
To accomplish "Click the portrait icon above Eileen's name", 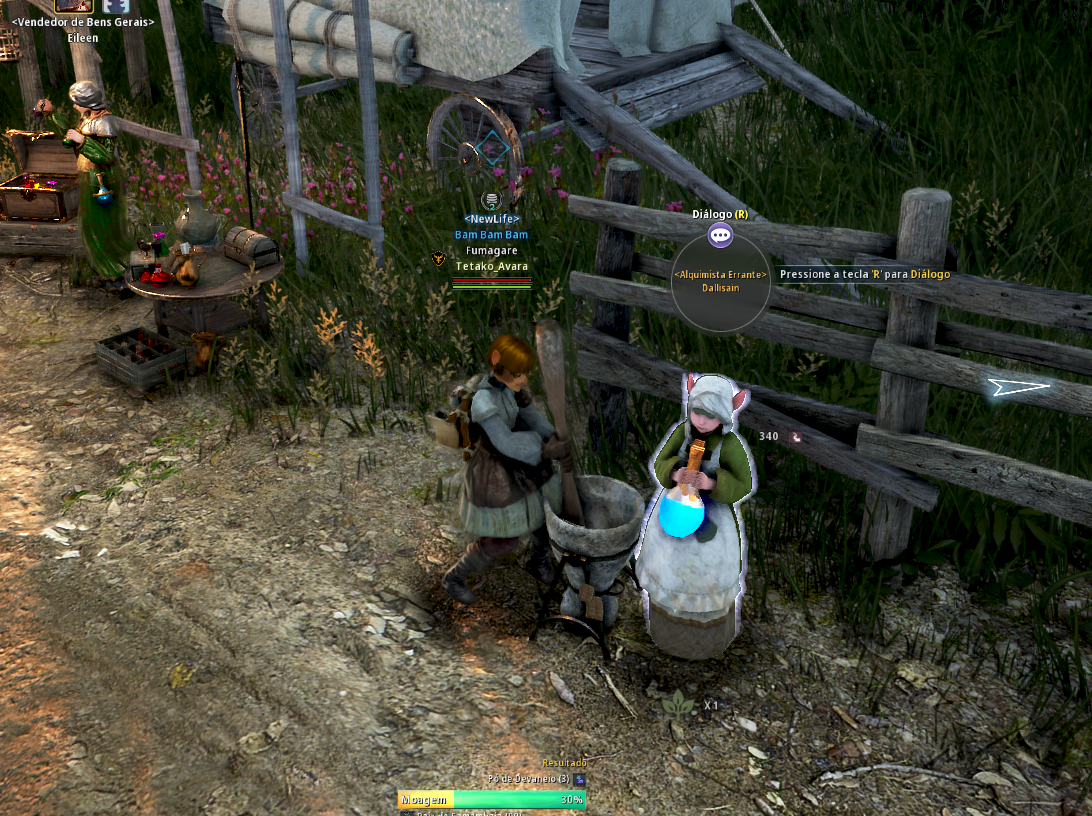I will coord(74,5).
